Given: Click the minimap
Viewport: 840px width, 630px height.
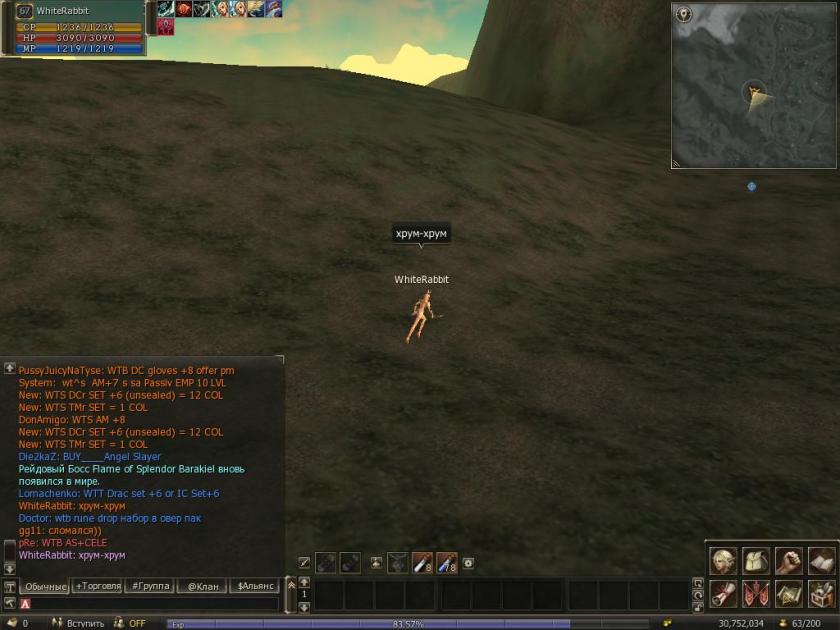Looking at the screenshot, I should 755,85.
